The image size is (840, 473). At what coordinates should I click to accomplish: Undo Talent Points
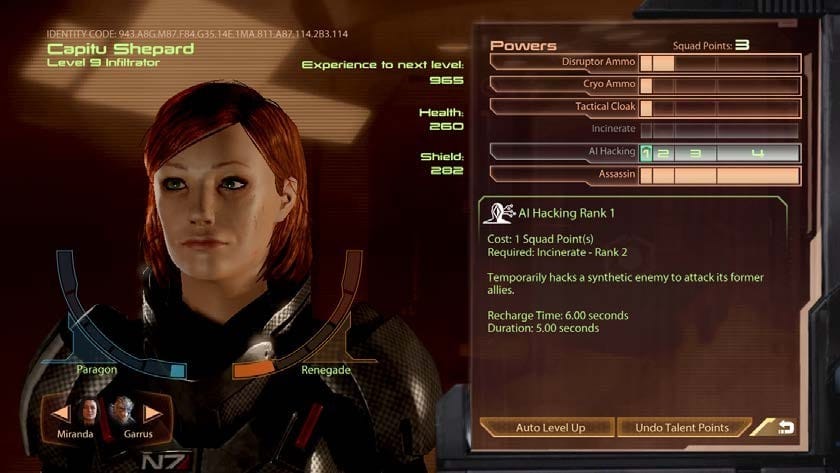click(x=682, y=427)
